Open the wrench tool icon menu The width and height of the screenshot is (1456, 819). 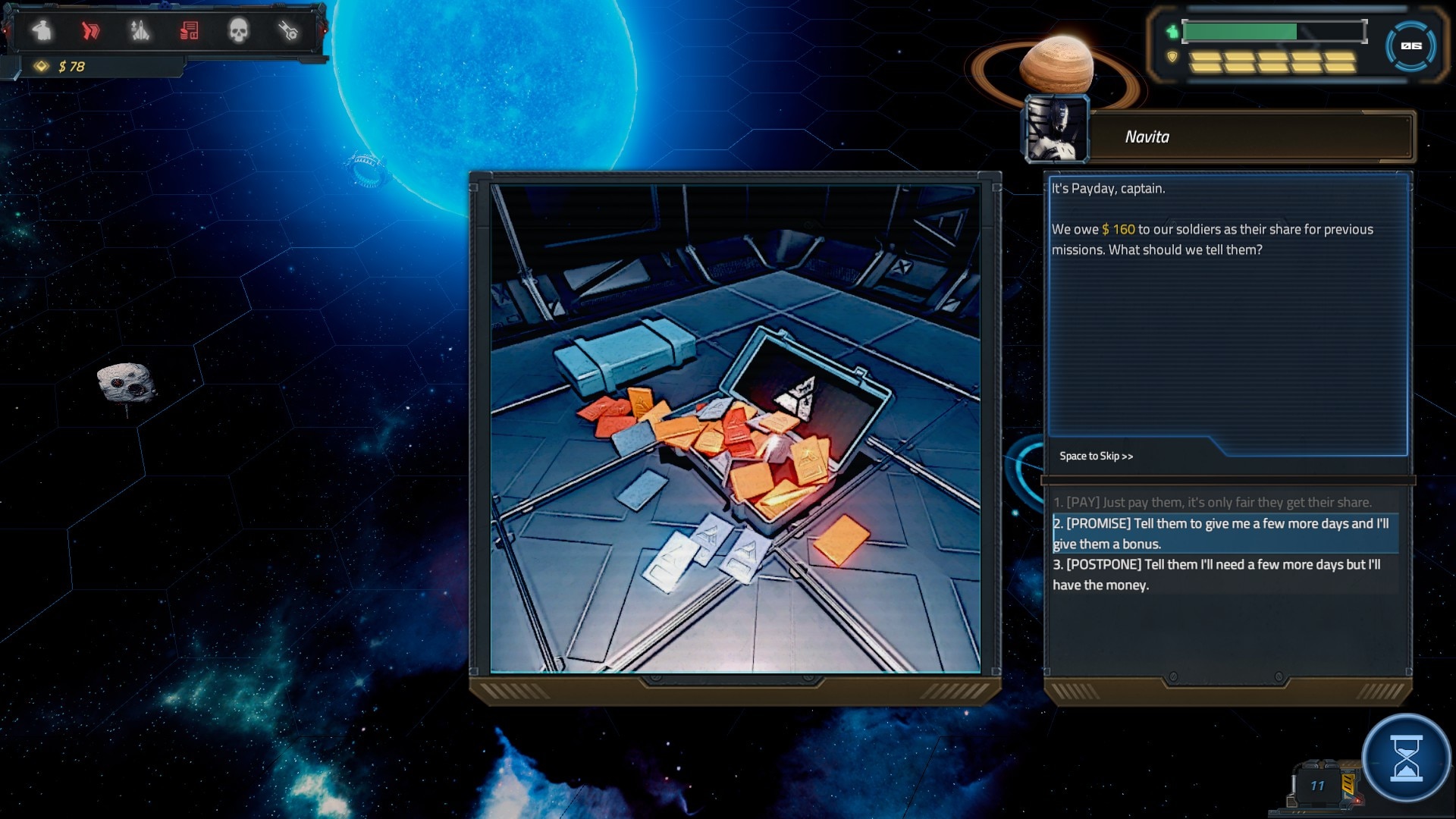click(x=288, y=30)
